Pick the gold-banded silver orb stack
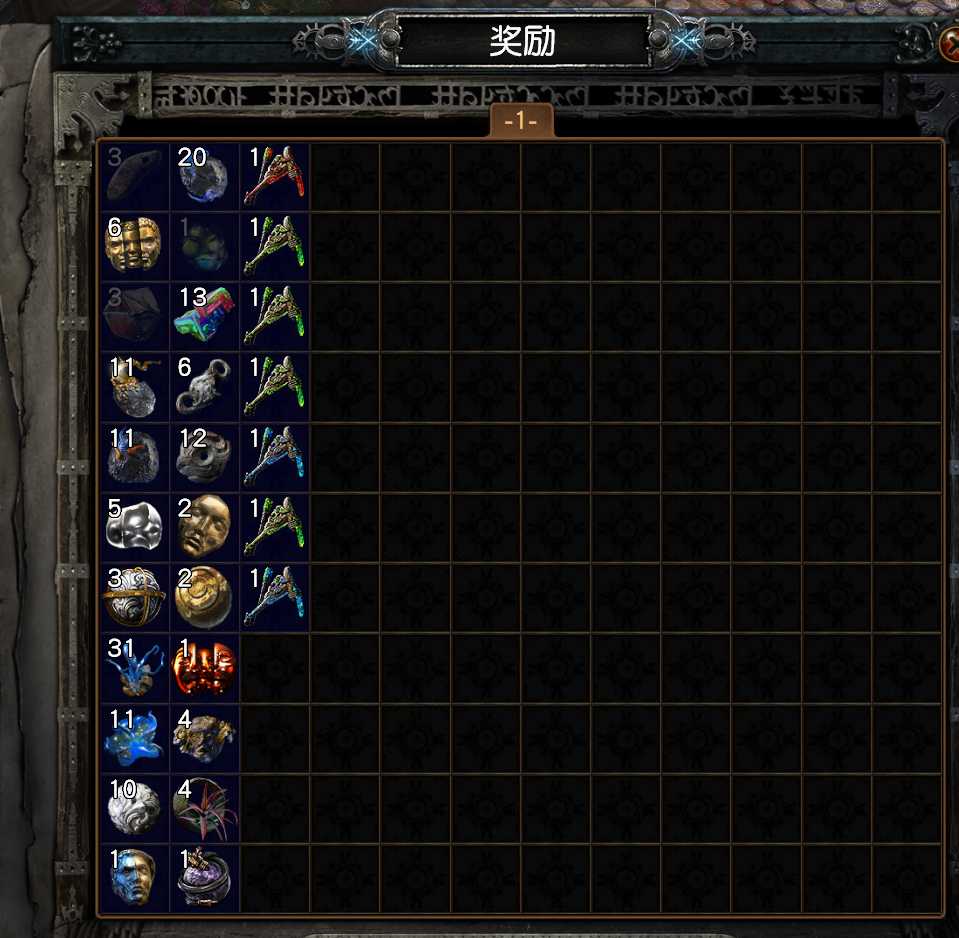 coord(134,597)
